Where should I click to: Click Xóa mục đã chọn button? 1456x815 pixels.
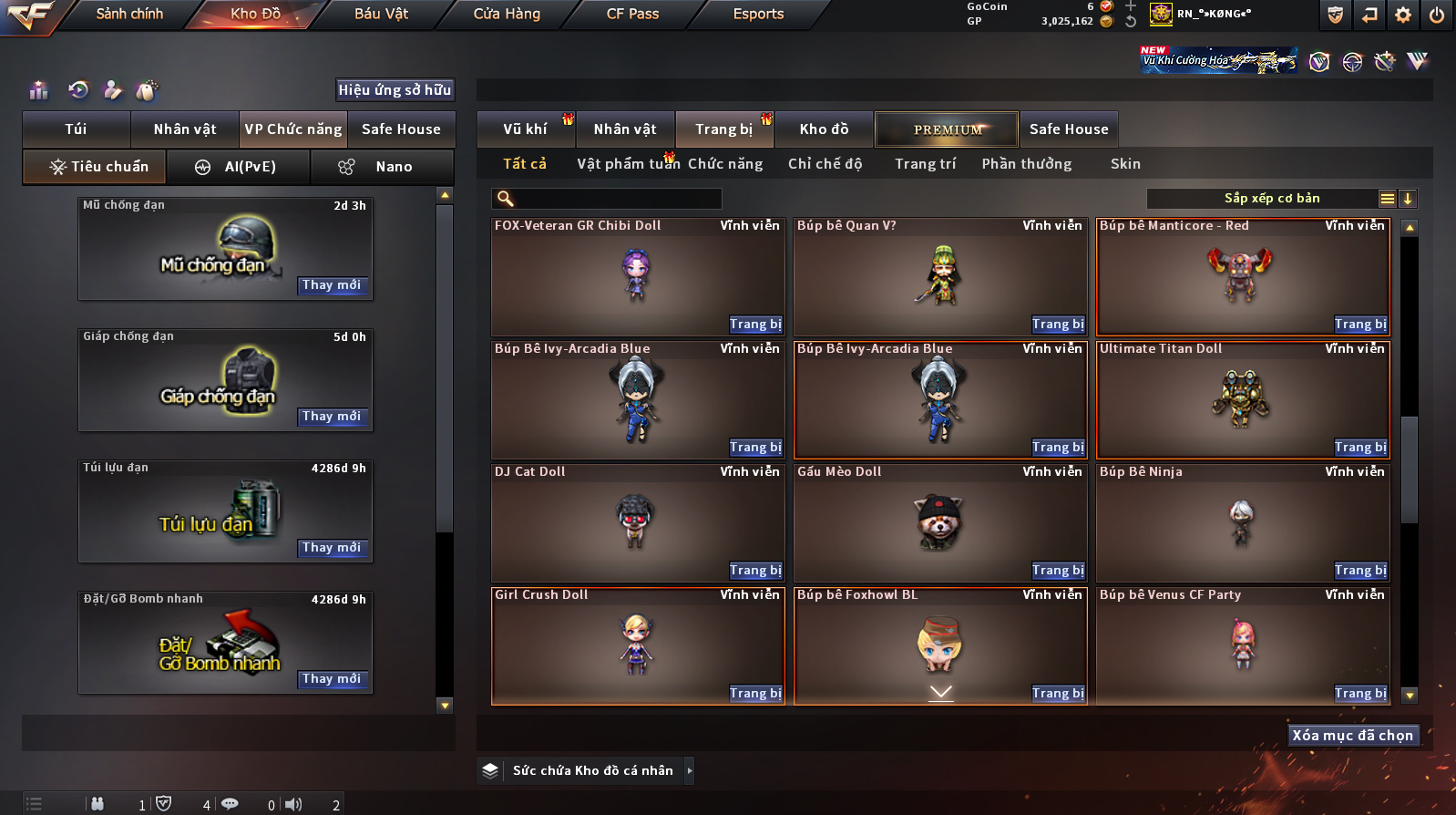coord(1352,736)
